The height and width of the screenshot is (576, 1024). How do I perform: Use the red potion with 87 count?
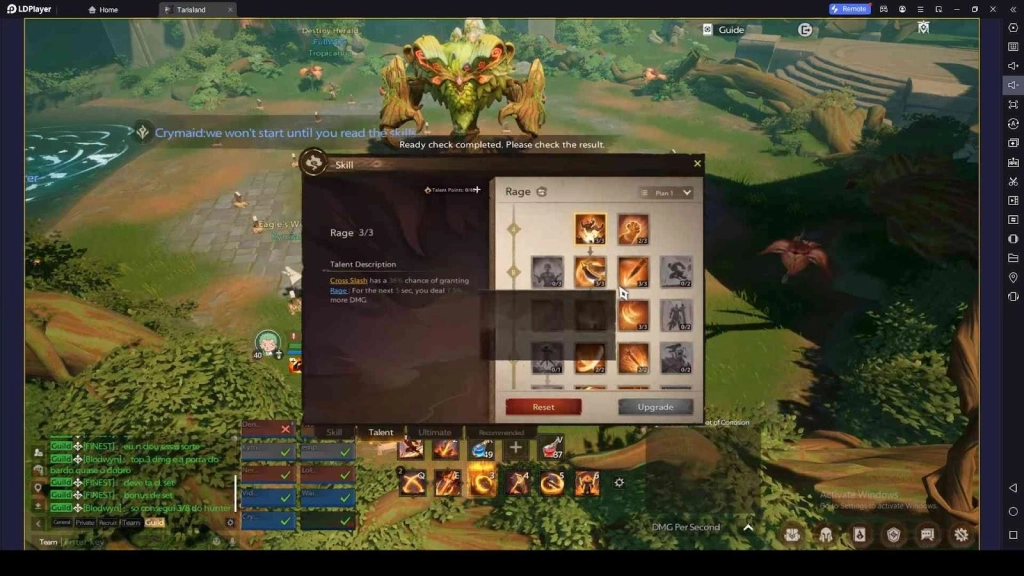tap(551, 449)
